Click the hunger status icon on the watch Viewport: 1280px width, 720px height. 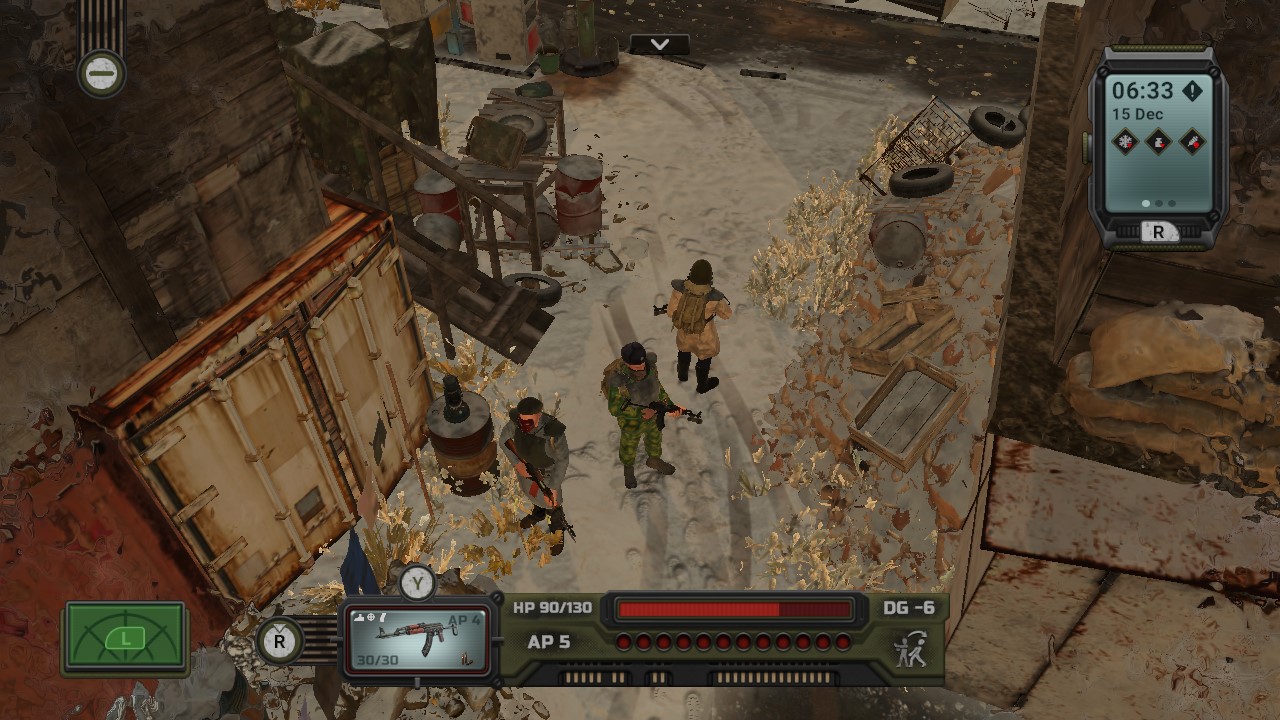tap(1158, 142)
